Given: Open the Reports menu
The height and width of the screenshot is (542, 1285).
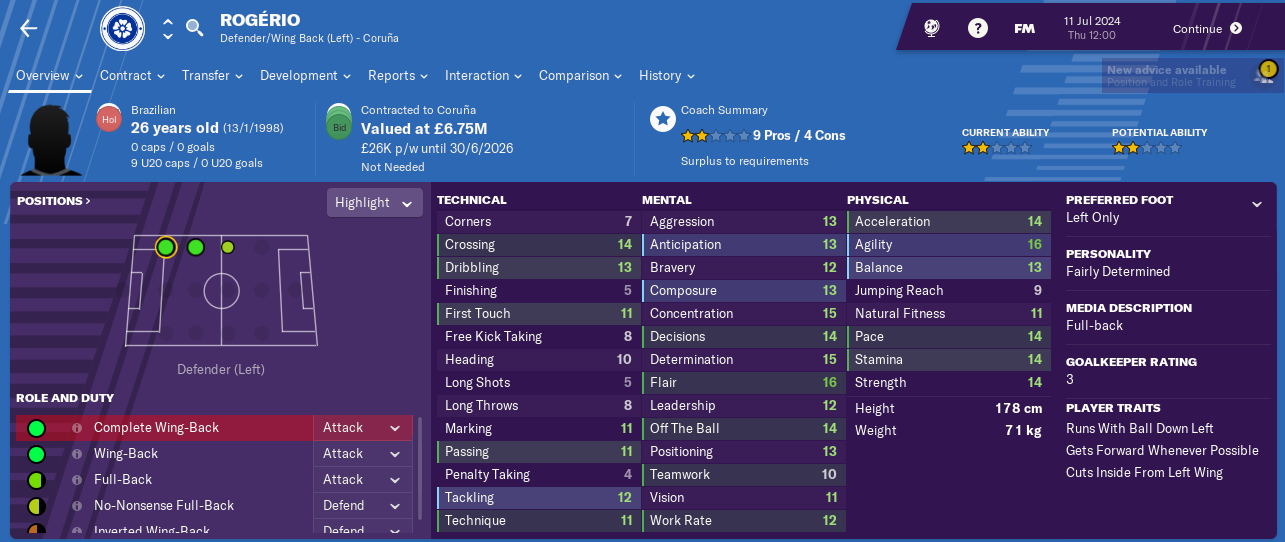Looking at the screenshot, I should click(x=397, y=76).
